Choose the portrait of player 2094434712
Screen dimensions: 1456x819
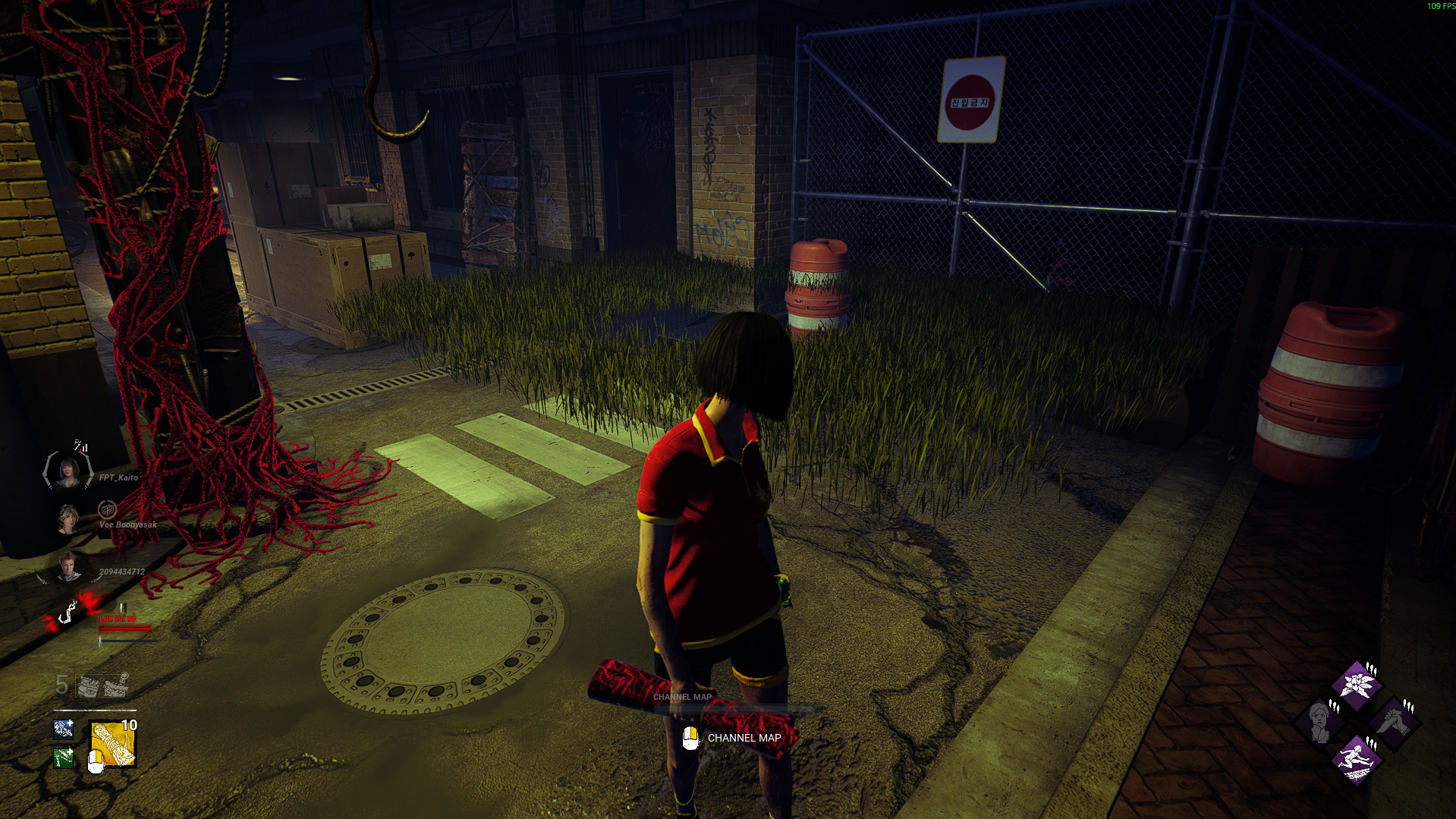click(x=68, y=567)
